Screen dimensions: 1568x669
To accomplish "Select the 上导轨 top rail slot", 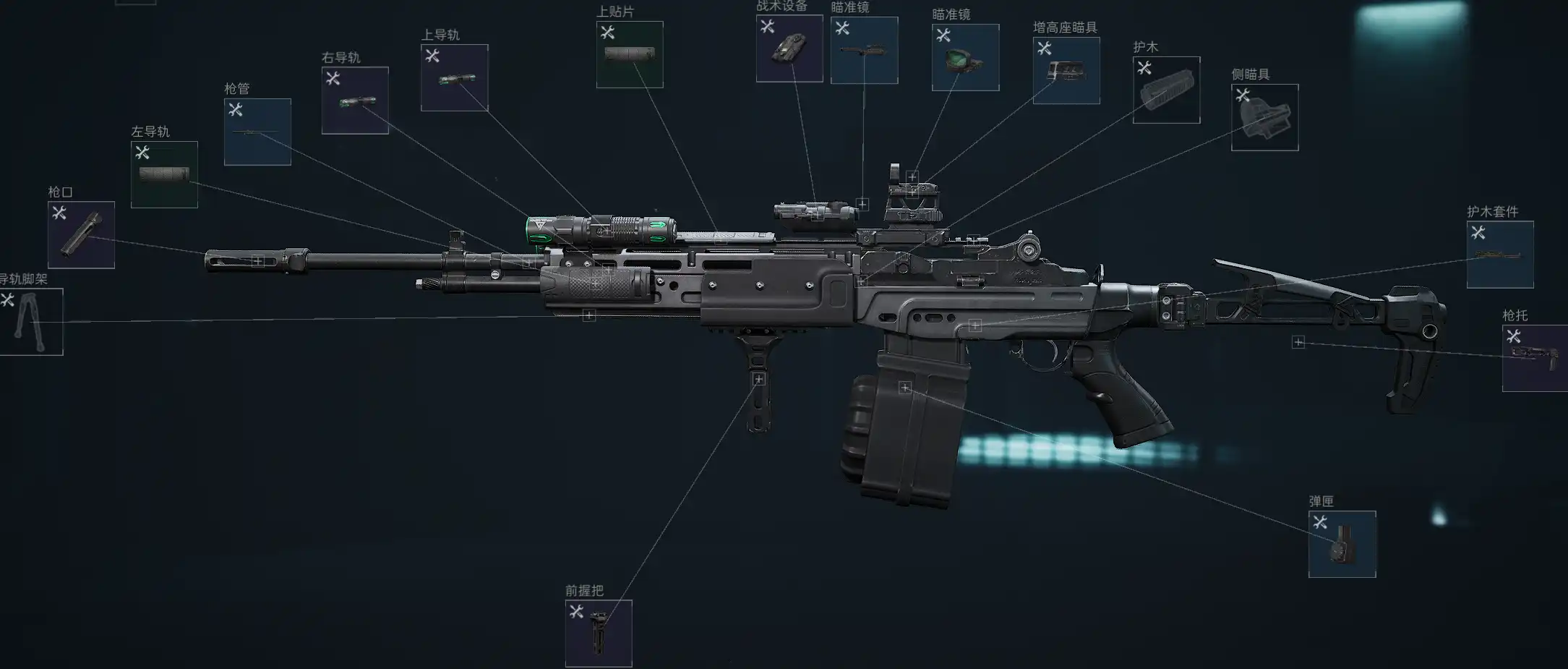I will pyautogui.click(x=454, y=77).
